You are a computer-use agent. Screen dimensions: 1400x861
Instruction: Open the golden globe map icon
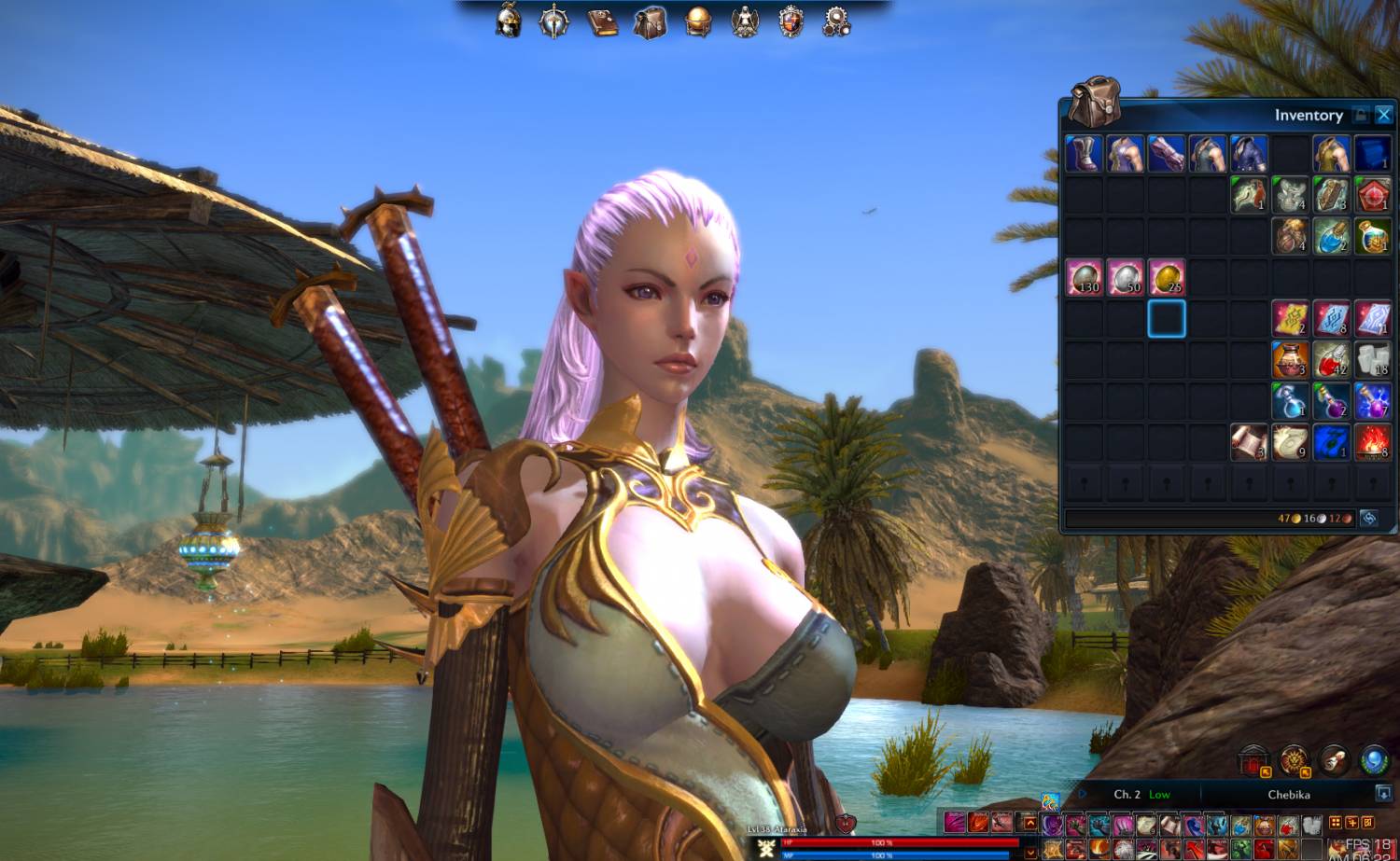tap(697, 21)
